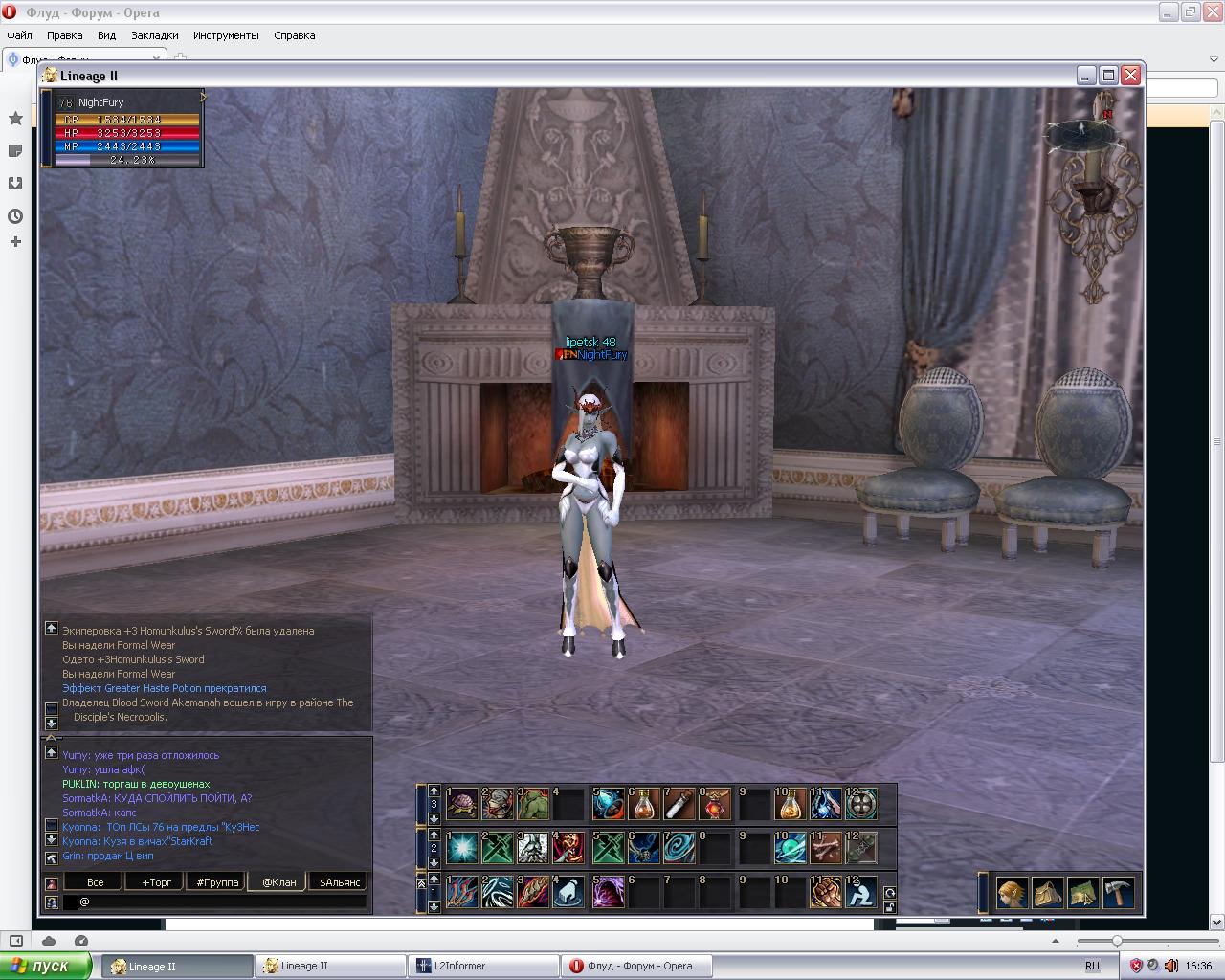This screenshot has height=980, width=1225.
Task: Open the $Альянс alliance chat tab
Action: (x=340, y=882)
